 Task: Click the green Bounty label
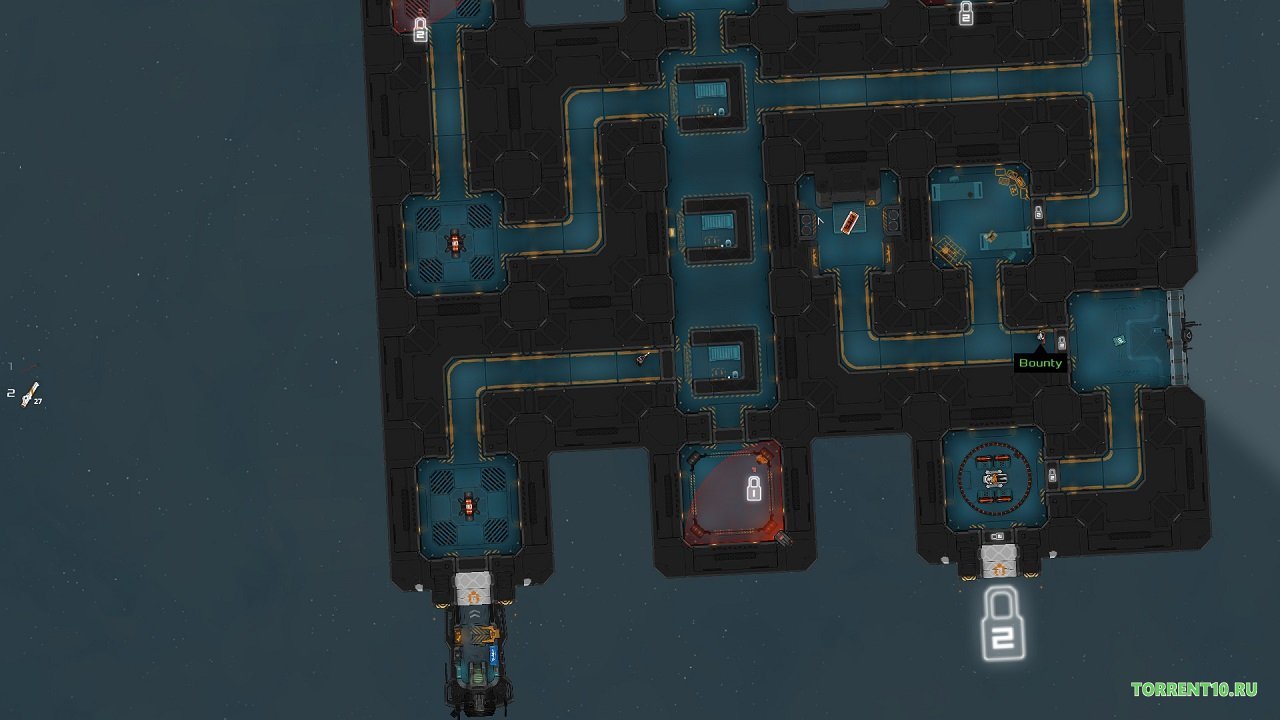point(1040,363)
